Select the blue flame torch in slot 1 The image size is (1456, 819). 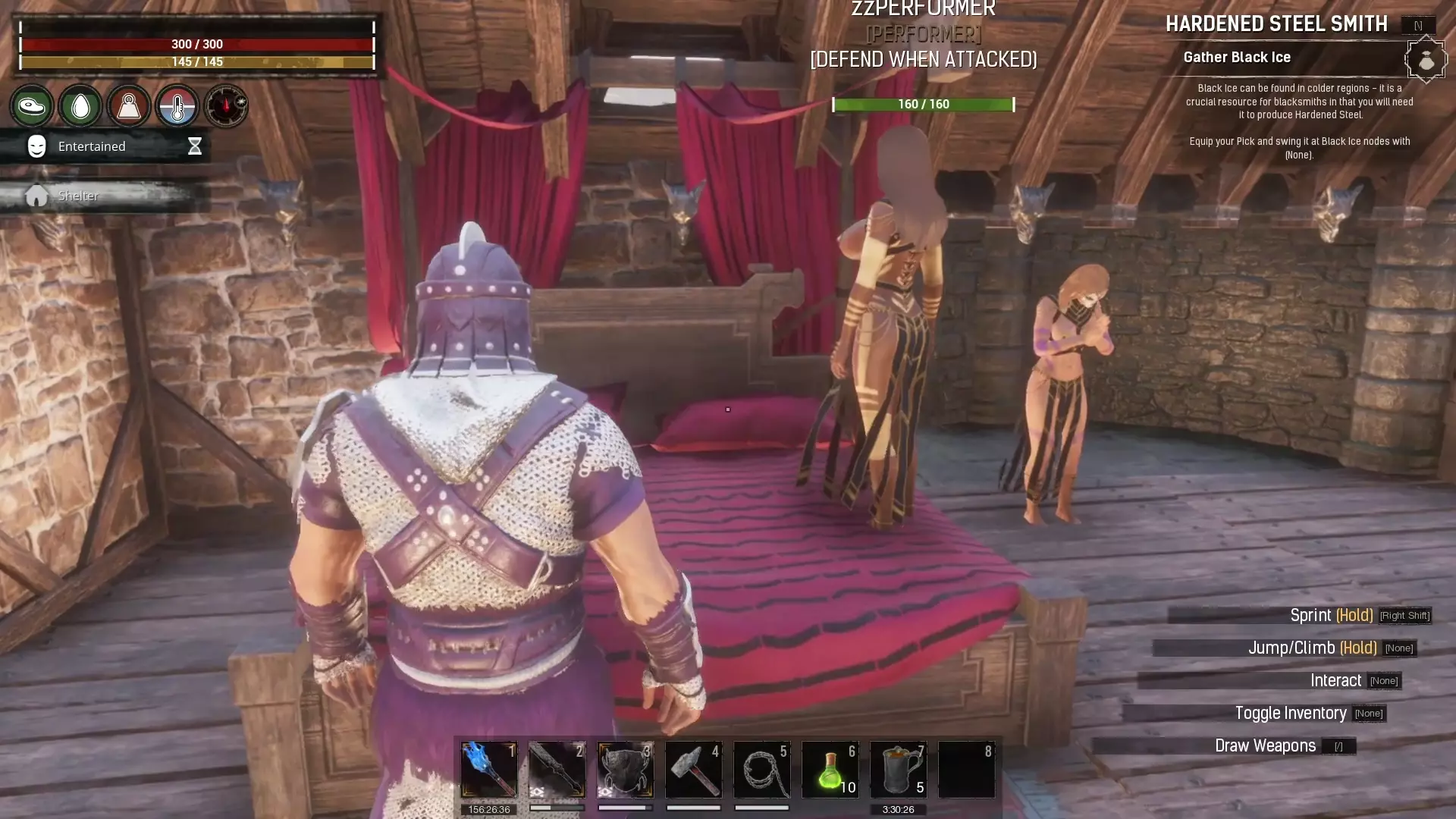[488, 769]
